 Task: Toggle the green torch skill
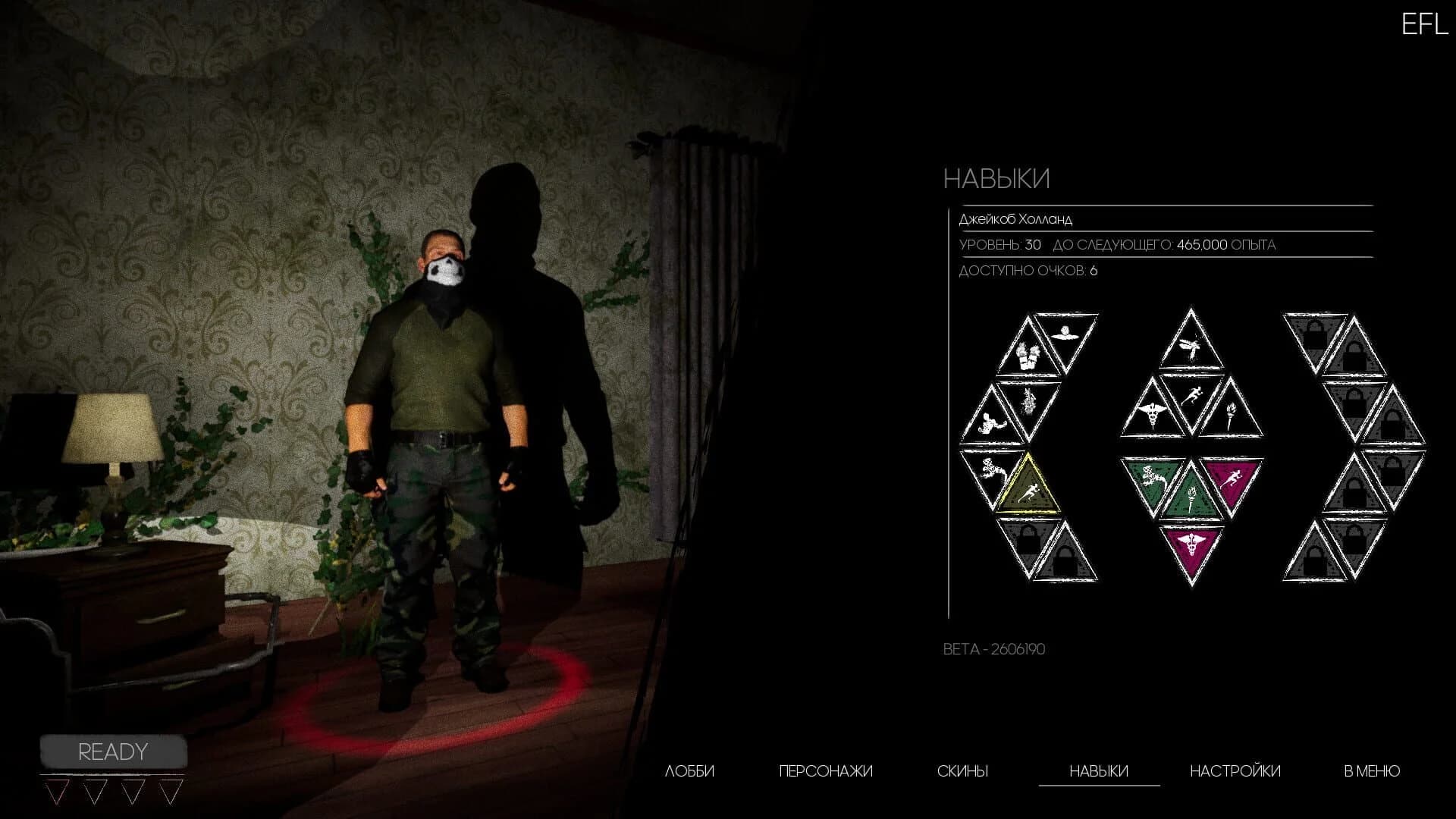pyautogui.click(x=1191, y=497)
